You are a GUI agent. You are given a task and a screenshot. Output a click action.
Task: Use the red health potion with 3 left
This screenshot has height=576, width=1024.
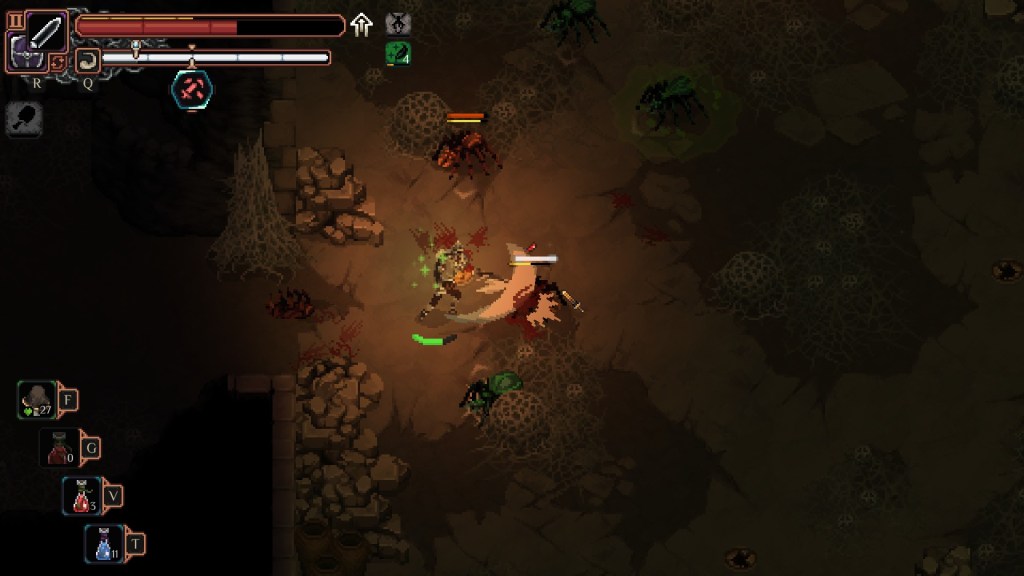81,495
